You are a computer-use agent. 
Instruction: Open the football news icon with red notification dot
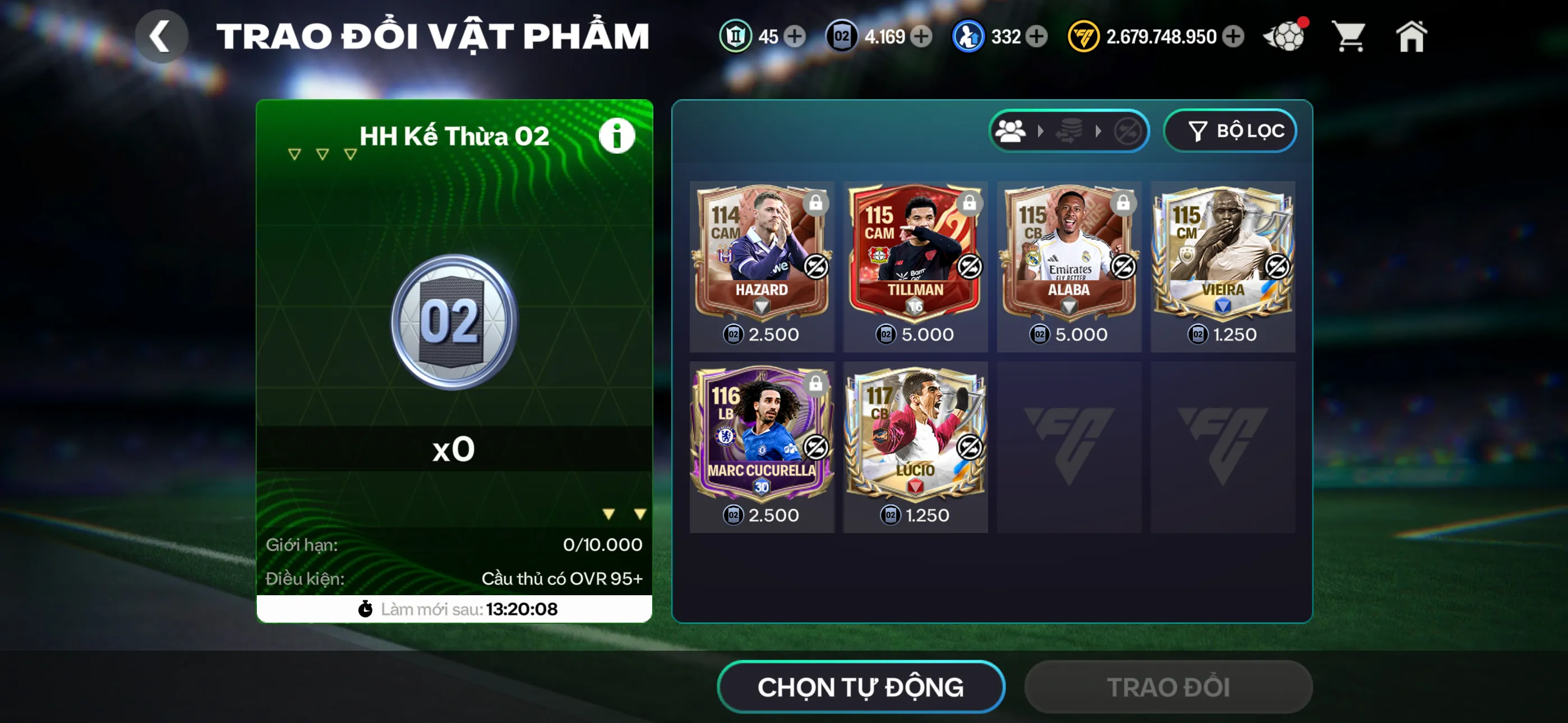click(1284, 36)
